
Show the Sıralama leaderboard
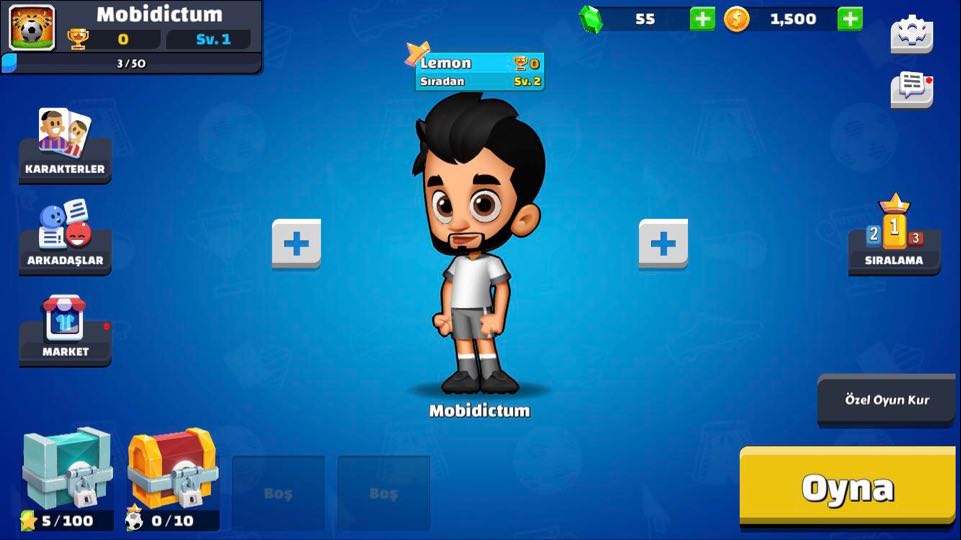pos(894,236)
